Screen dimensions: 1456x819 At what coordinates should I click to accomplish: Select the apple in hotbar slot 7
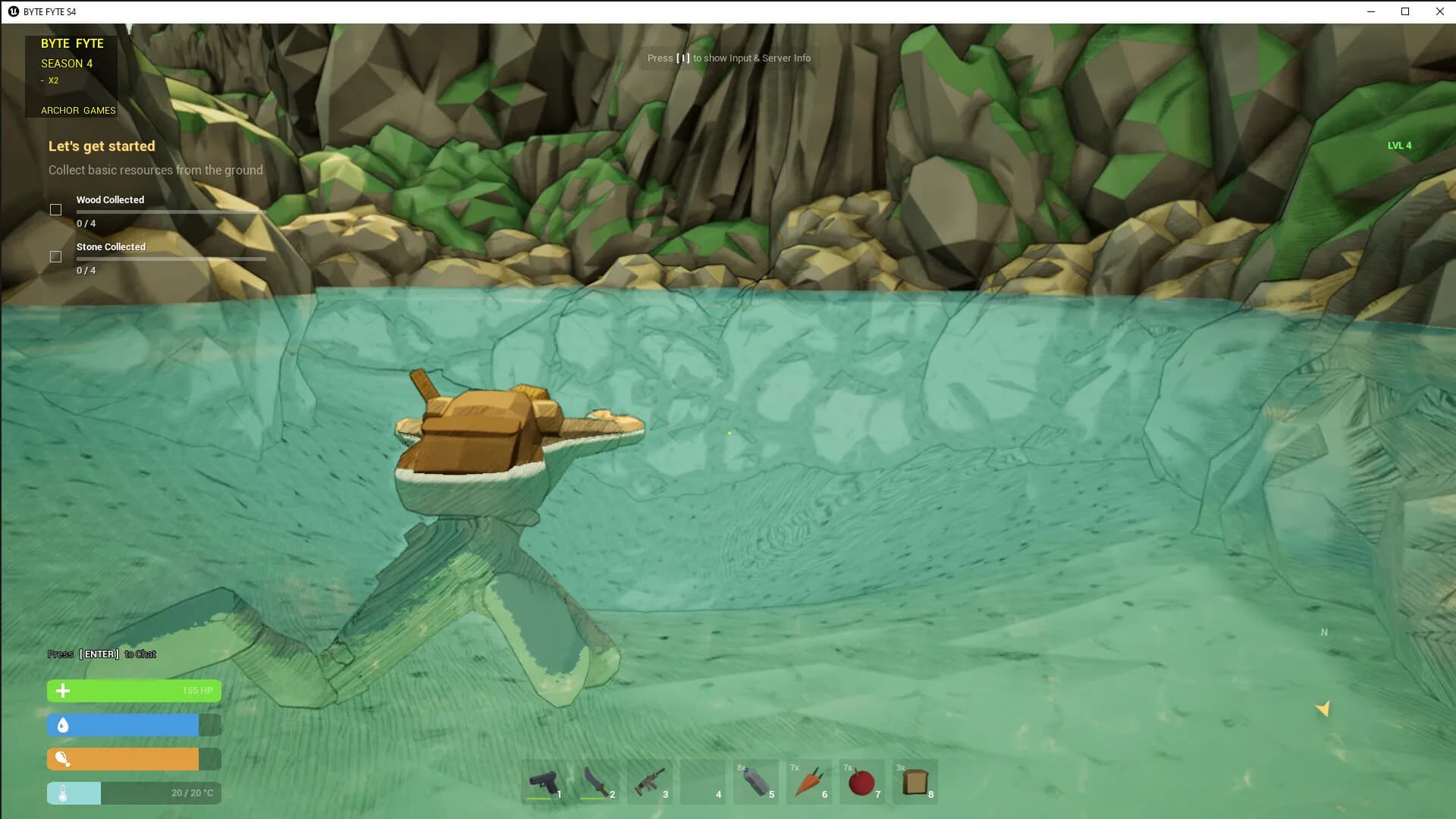[863, 782]
